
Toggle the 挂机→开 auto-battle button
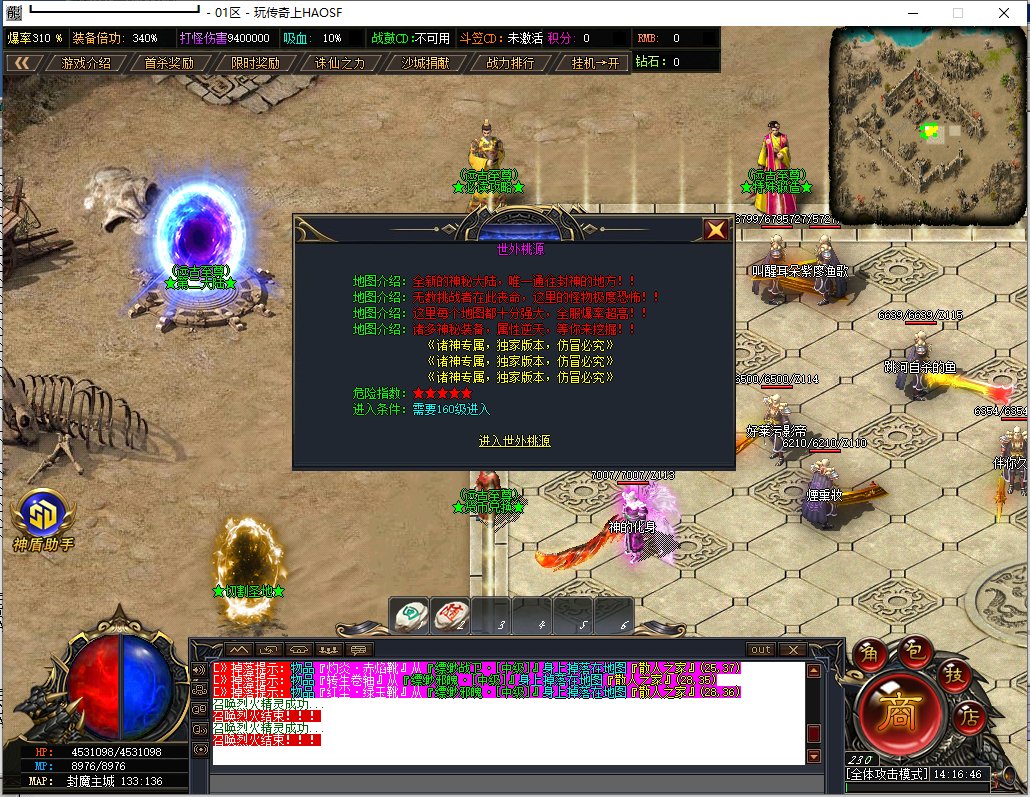[x=595, y=62]
